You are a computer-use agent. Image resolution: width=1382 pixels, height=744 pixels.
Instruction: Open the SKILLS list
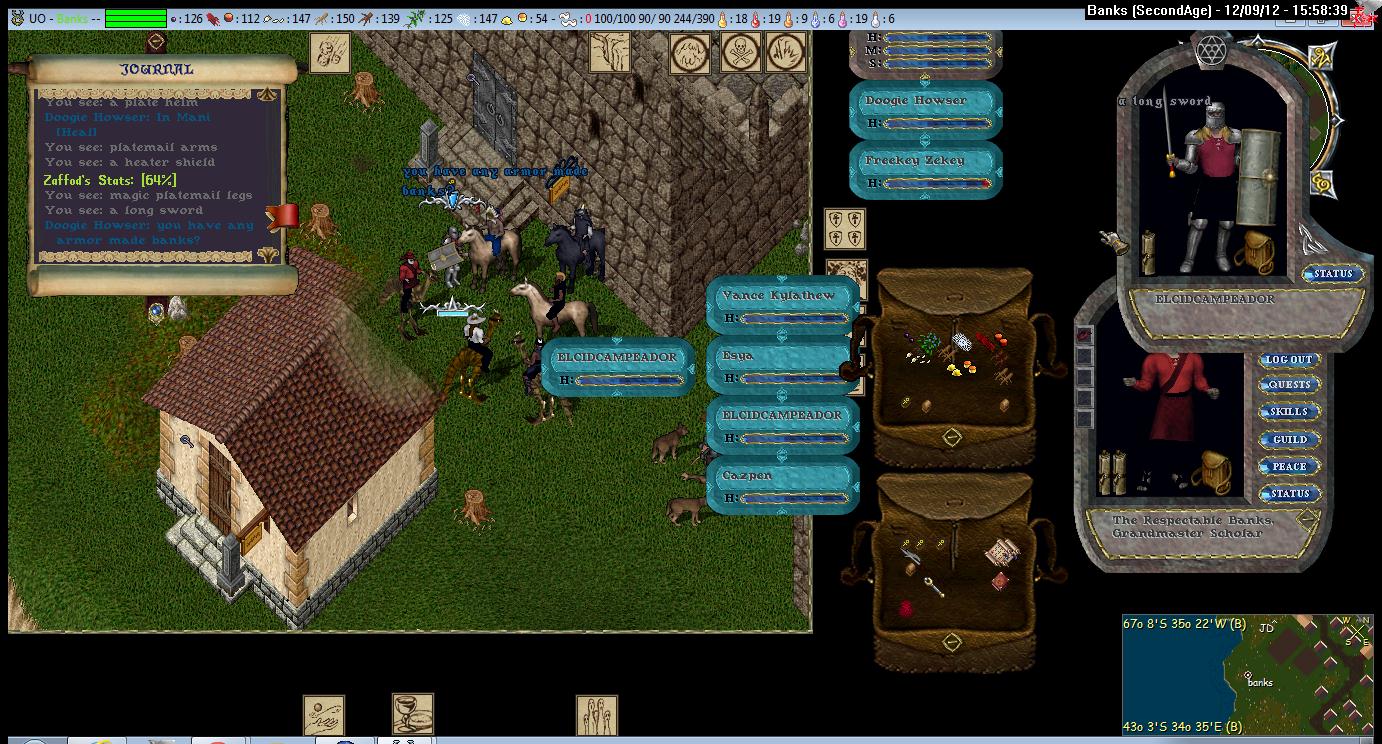1289,412
